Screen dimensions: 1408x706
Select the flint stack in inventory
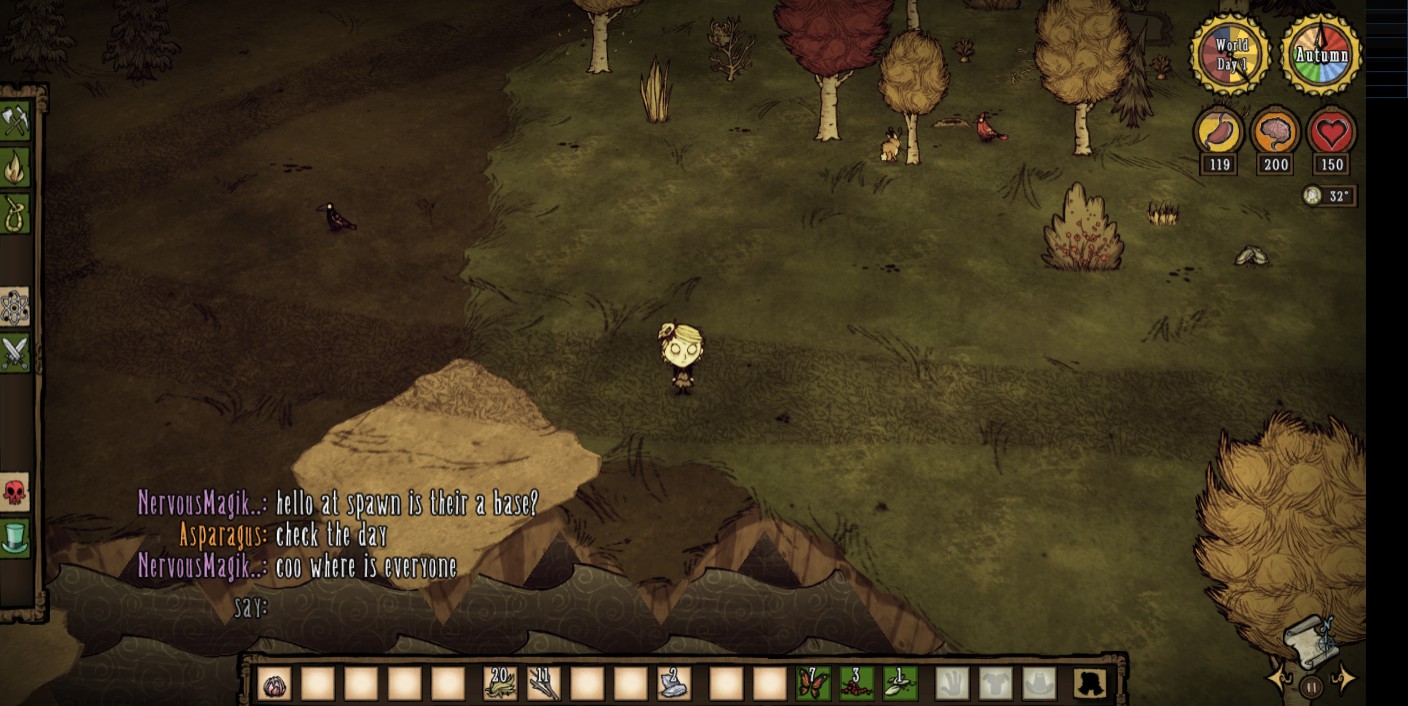[x=673, y=684]
